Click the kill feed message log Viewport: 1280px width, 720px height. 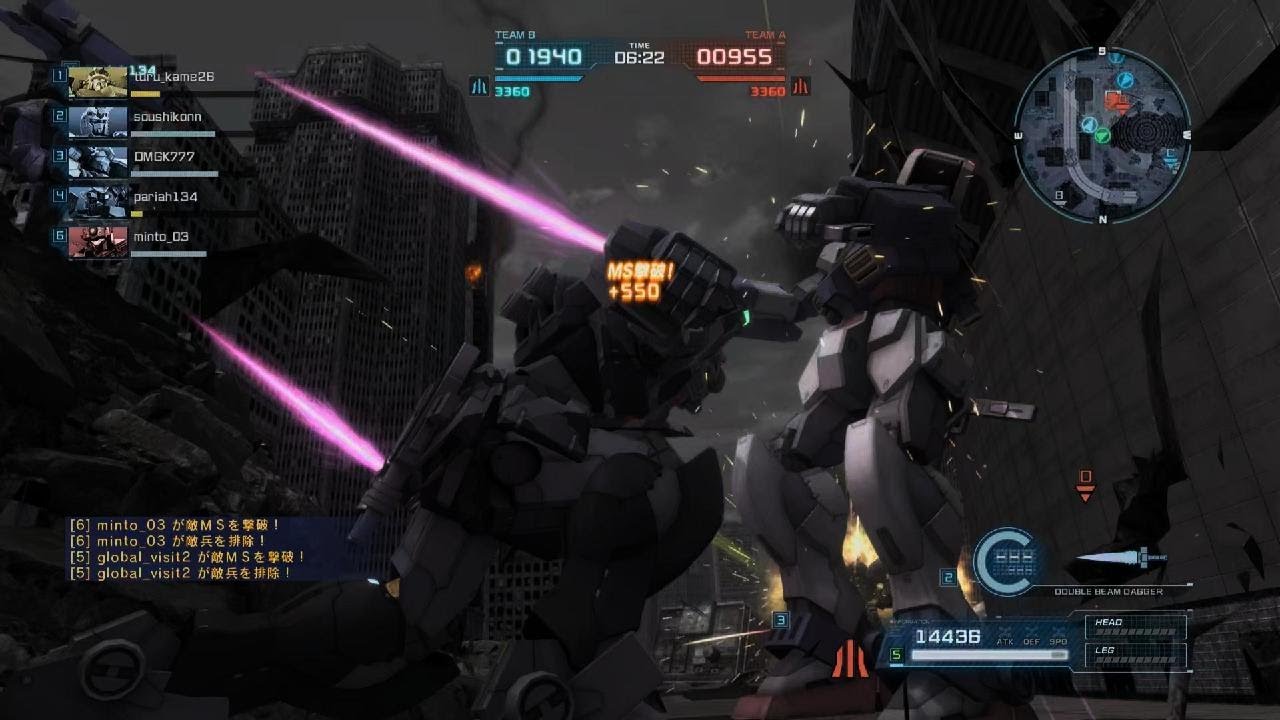188,548
